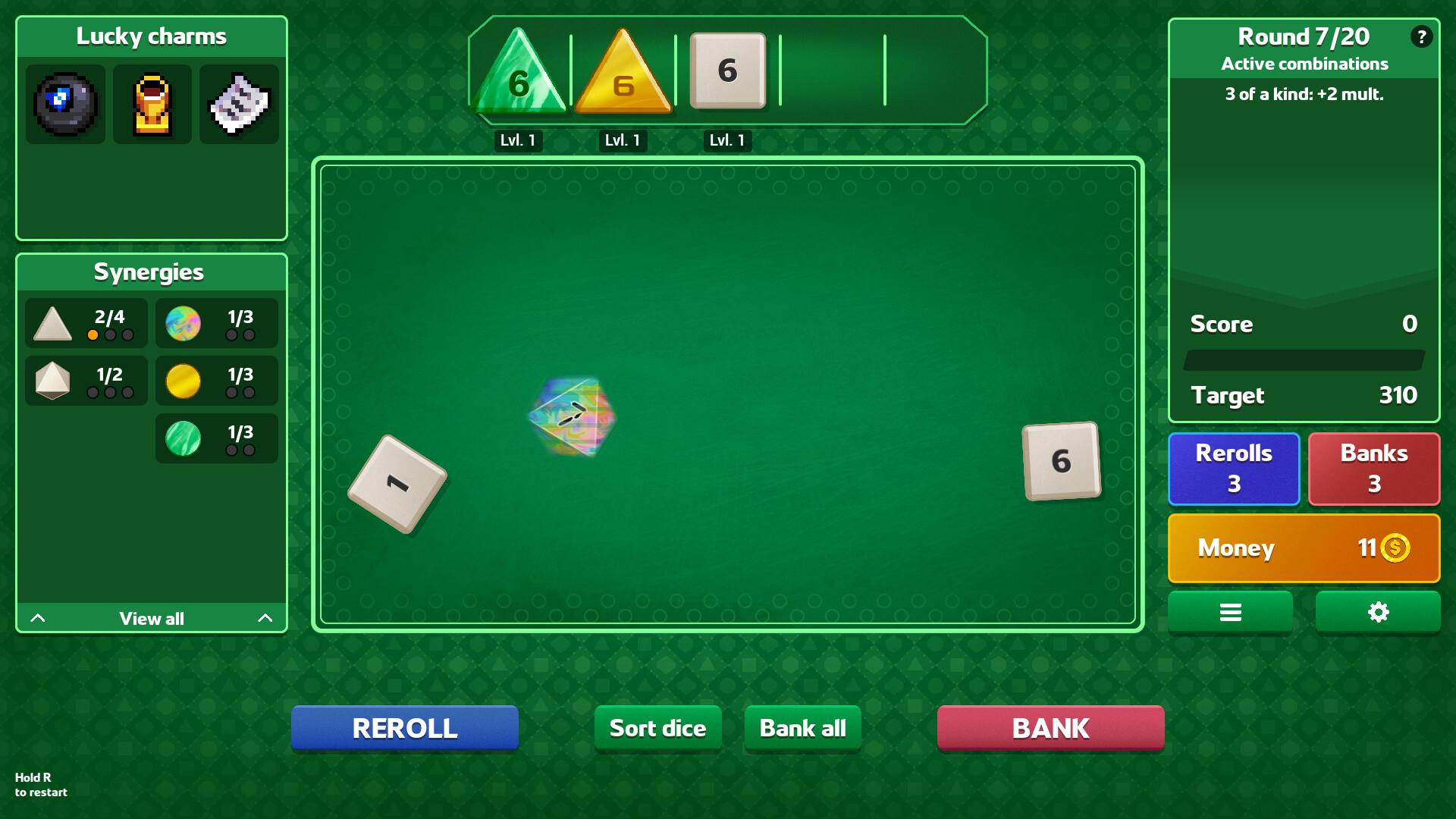Select the golden trophy lucky charm
The image size is (1456, 819).
click(152, 105)
